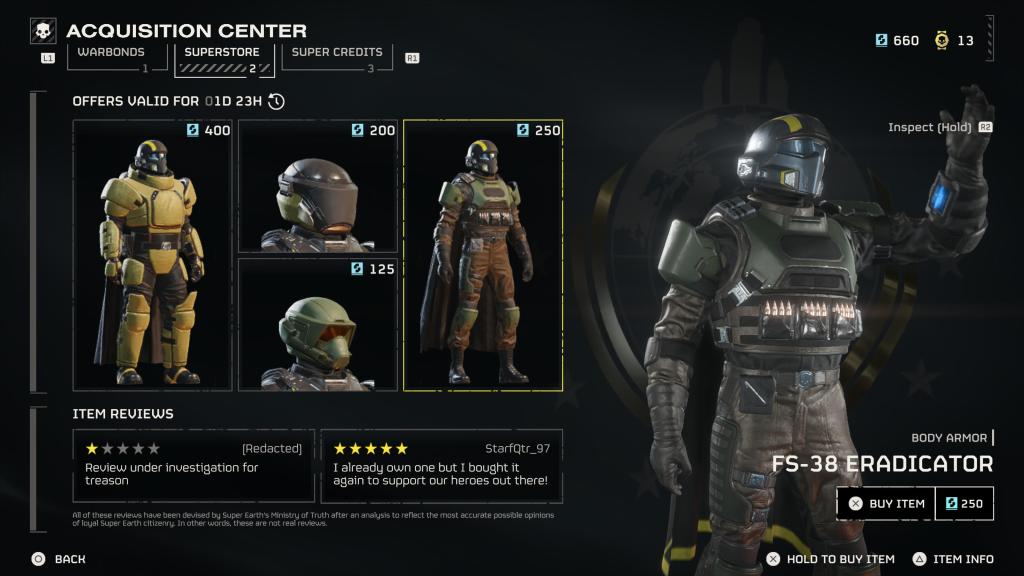View the five-star StarfQtr_97 review
The height and width of the screenshot is (576, 1024).
point(441,466)
